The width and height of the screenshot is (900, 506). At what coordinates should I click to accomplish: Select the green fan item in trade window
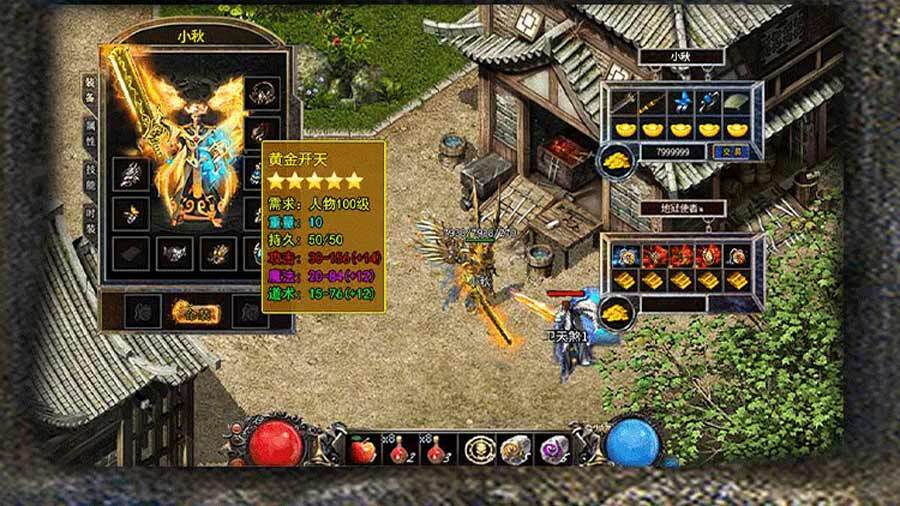click(738, 102)
